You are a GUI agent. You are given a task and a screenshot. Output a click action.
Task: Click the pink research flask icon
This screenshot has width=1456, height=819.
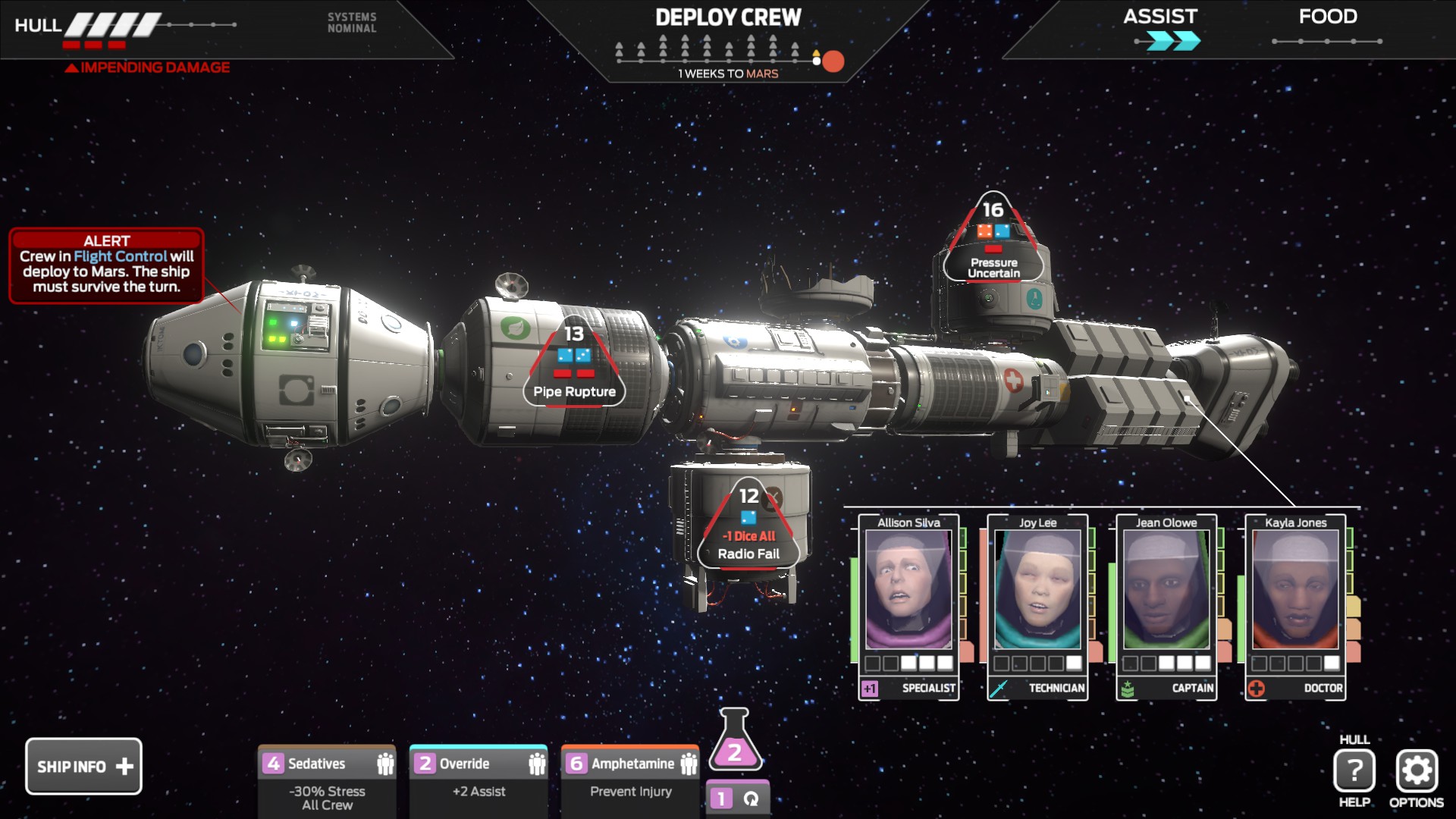[x=734, y=742]
